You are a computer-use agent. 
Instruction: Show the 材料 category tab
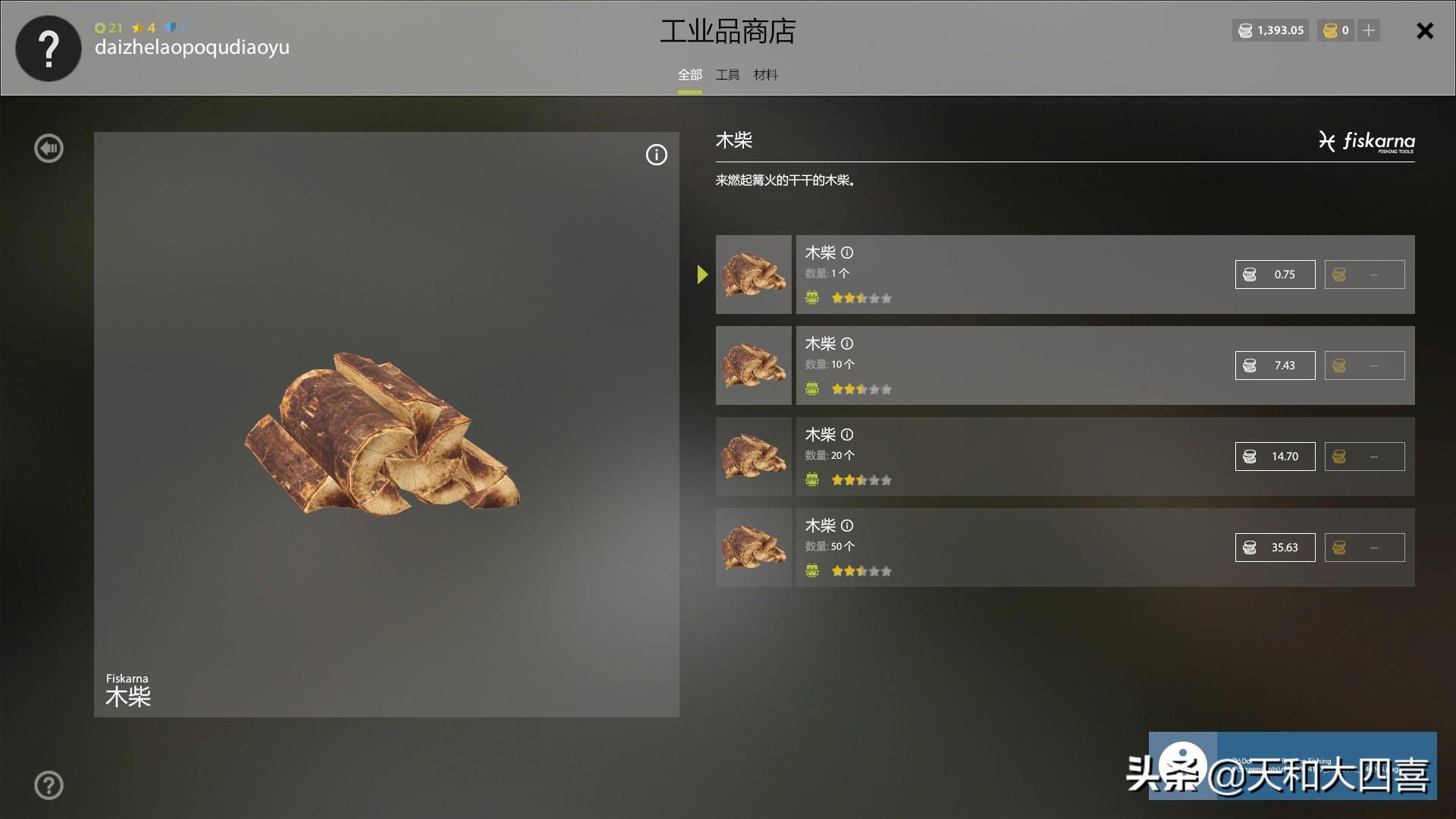click(765, 75)
